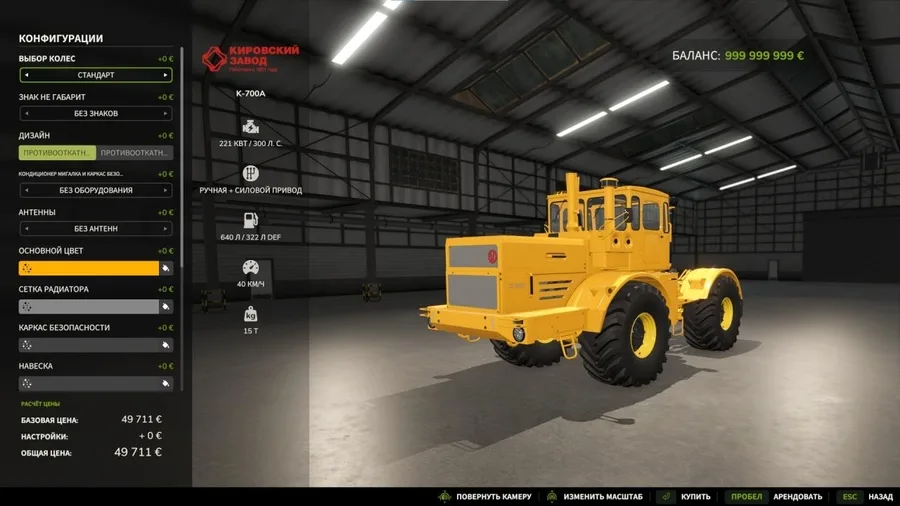The height and width of the screenshot is (506, 900).
Task: Go to previous wheel option before СТАНДАРТ
Action: click(26, 75)
